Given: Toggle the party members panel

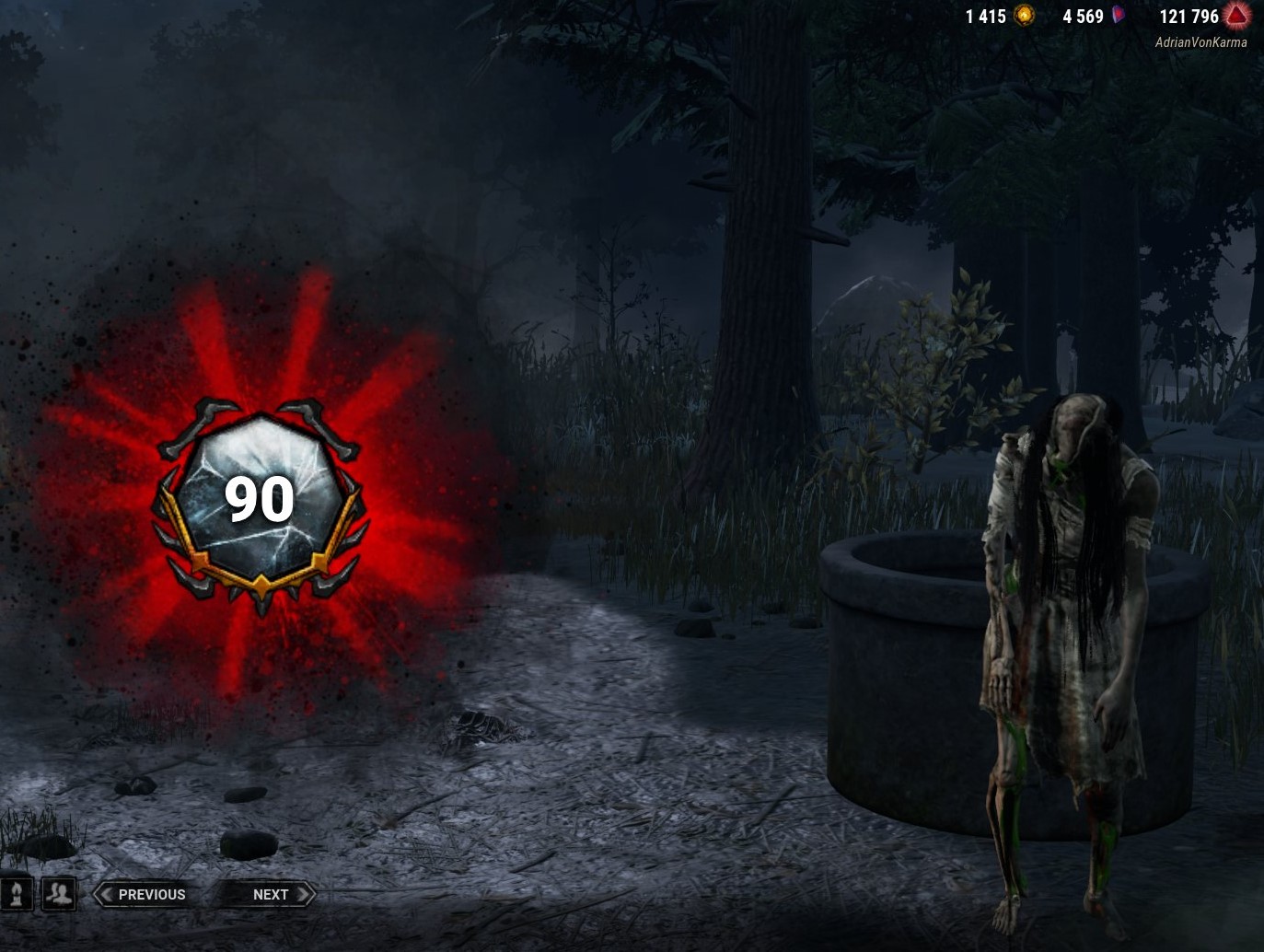Looking at the screenshot, I should tap(57, 894).
